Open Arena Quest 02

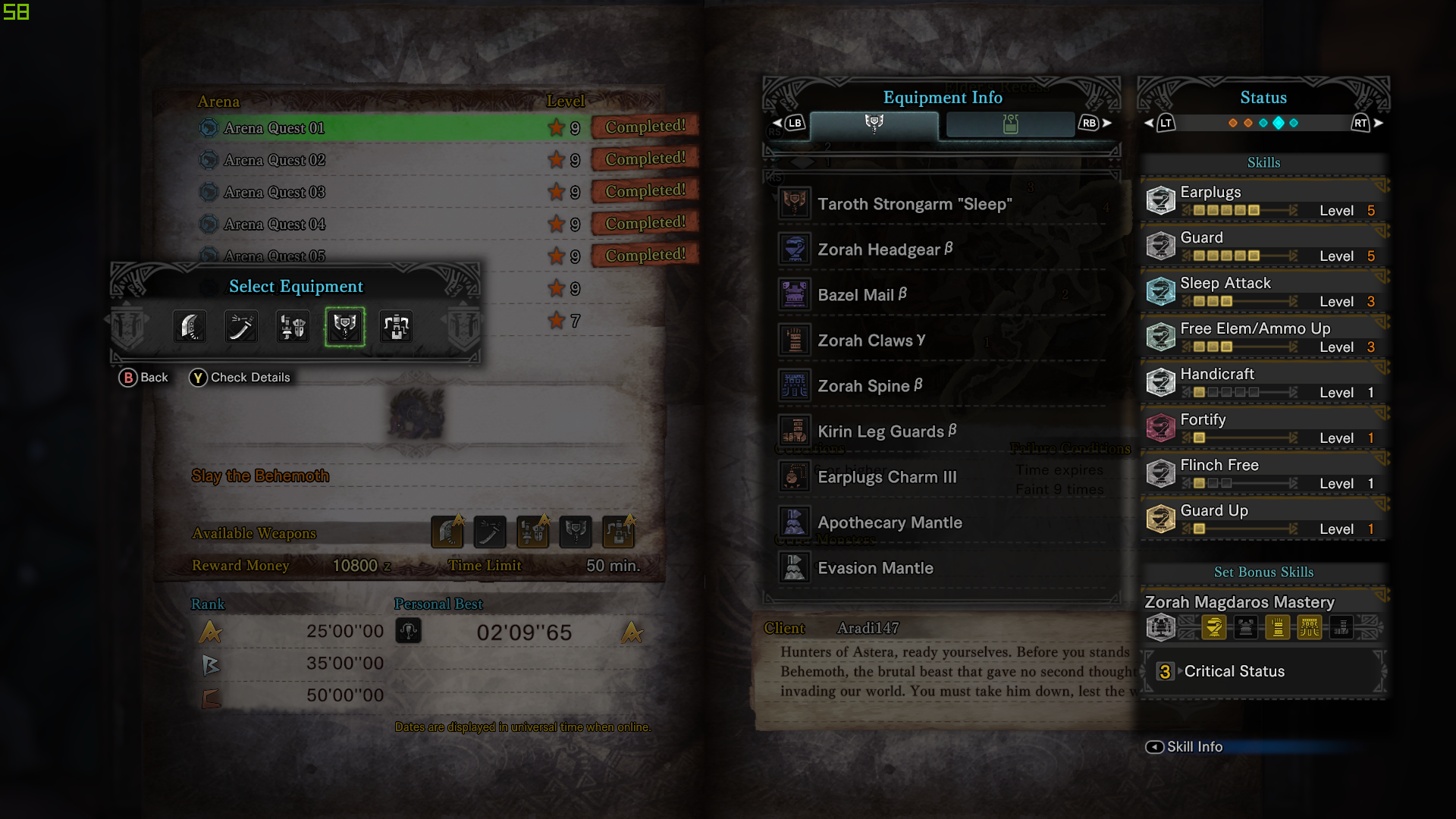[274, 160]
